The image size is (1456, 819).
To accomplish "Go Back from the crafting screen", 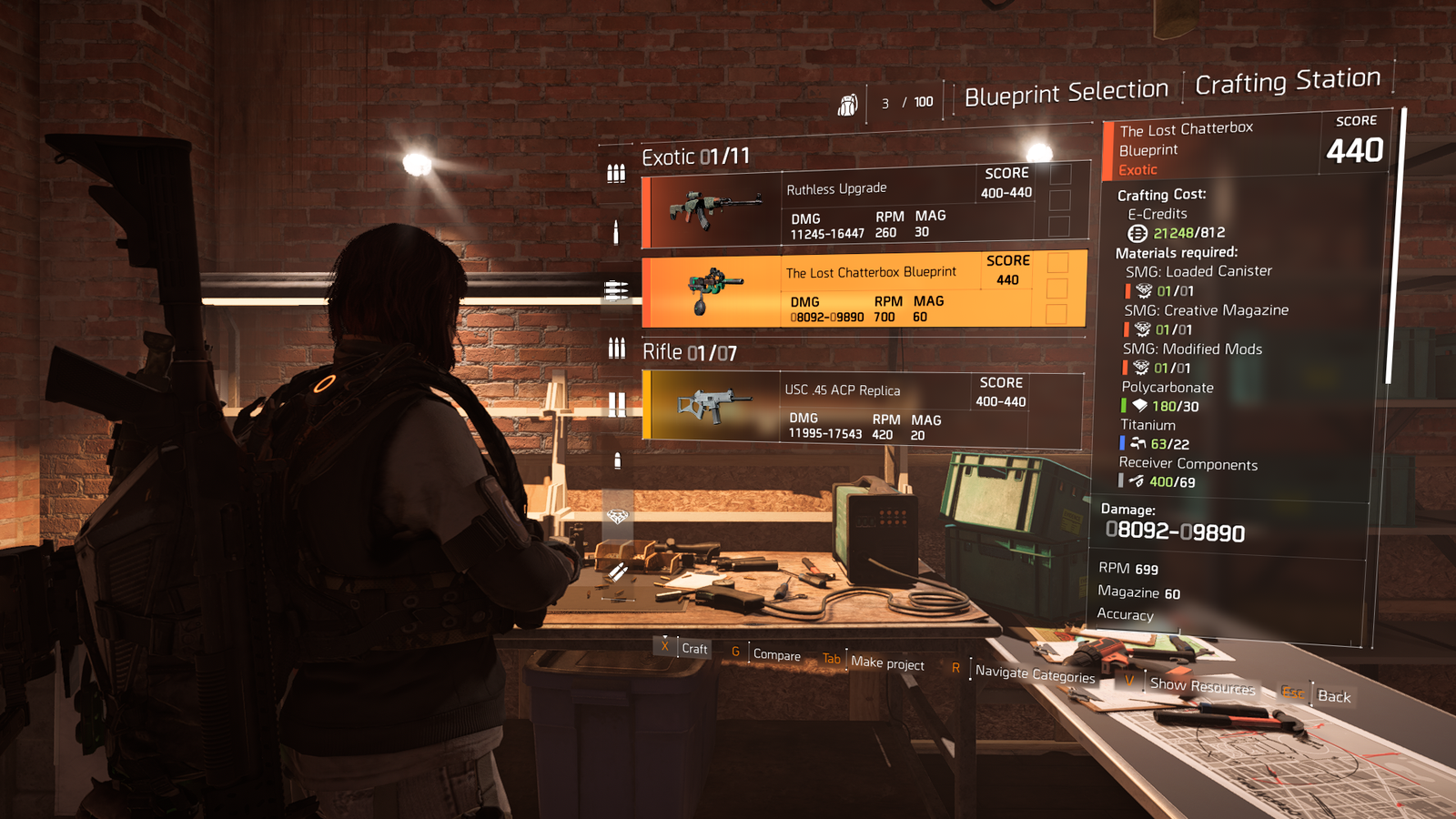I will point(1334,697).
